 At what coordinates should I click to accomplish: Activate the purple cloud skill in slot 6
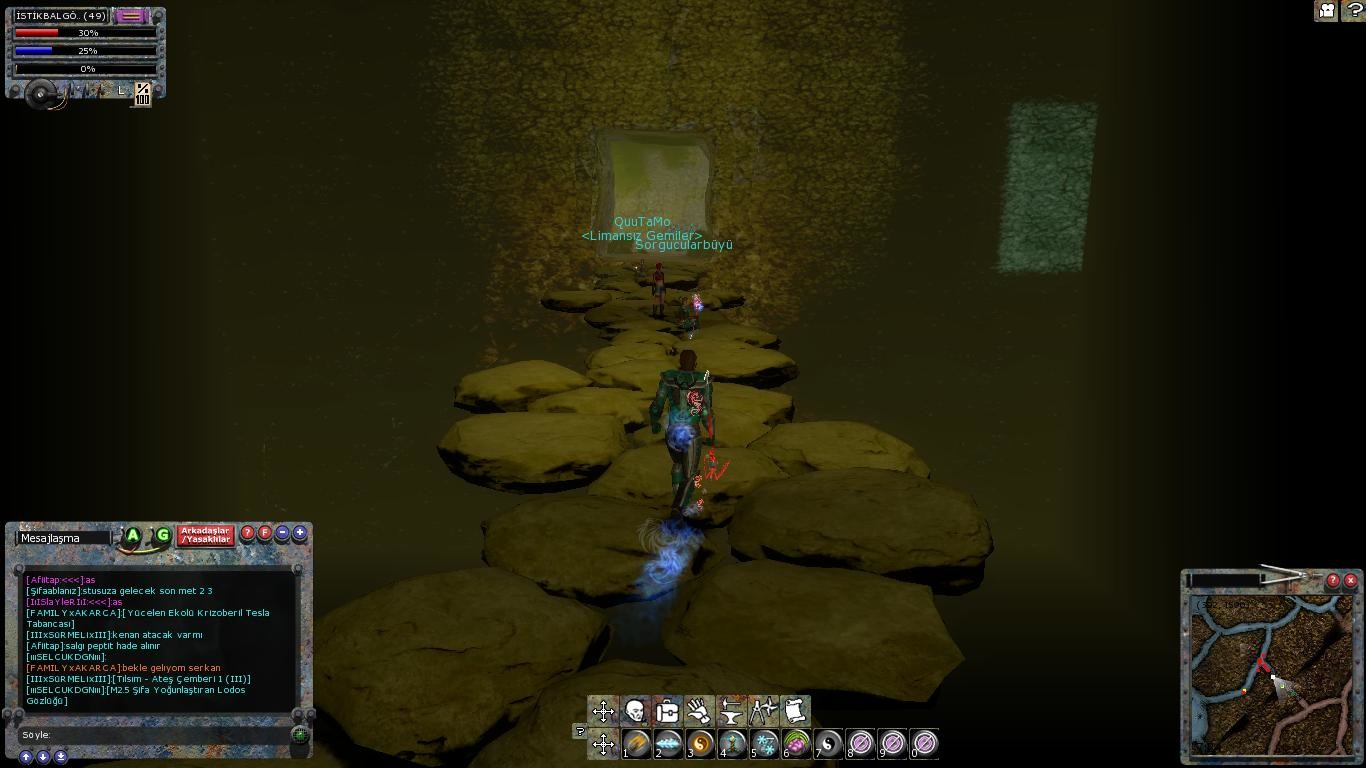point(797,743)
